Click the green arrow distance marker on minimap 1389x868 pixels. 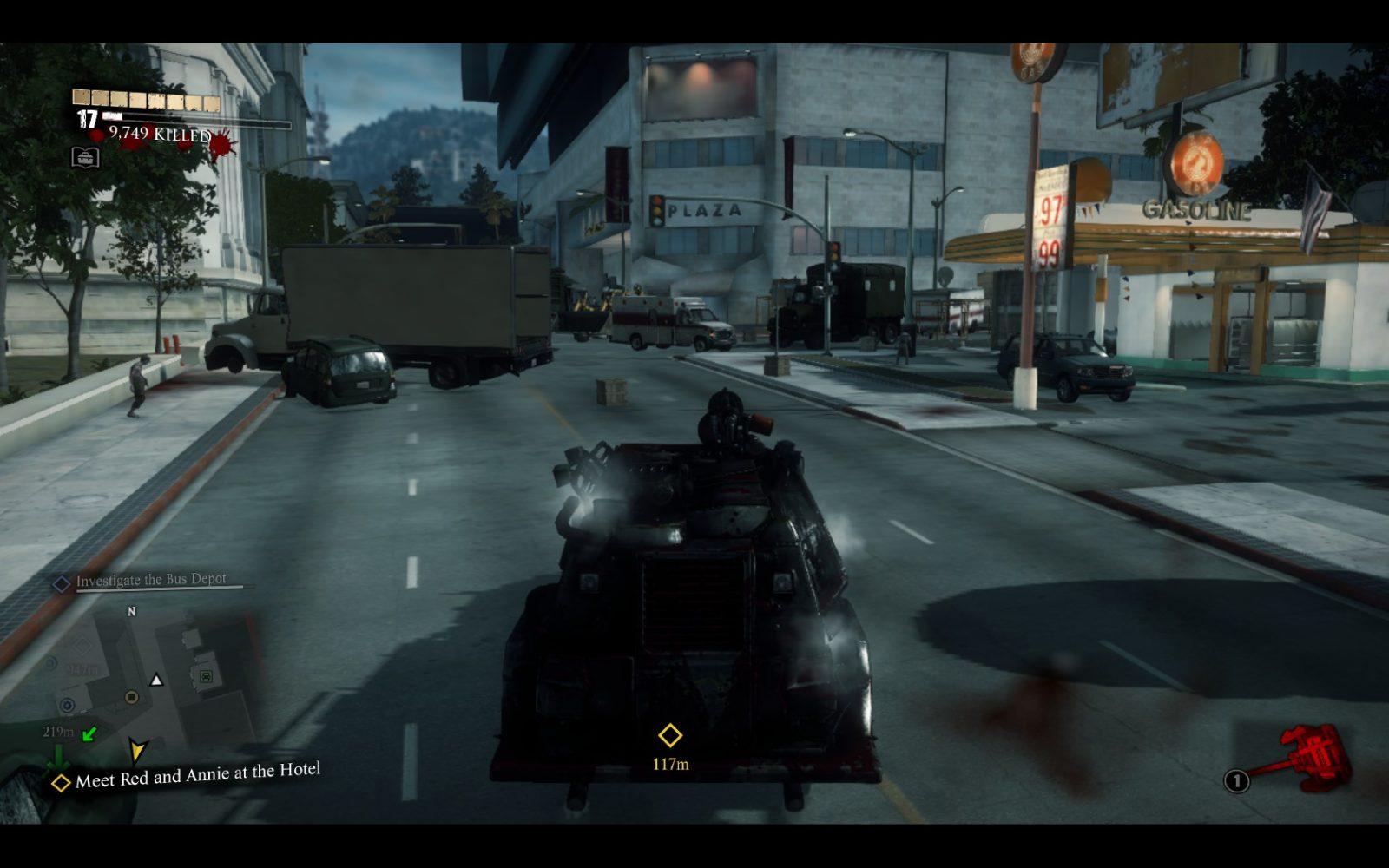click(89, 734)
